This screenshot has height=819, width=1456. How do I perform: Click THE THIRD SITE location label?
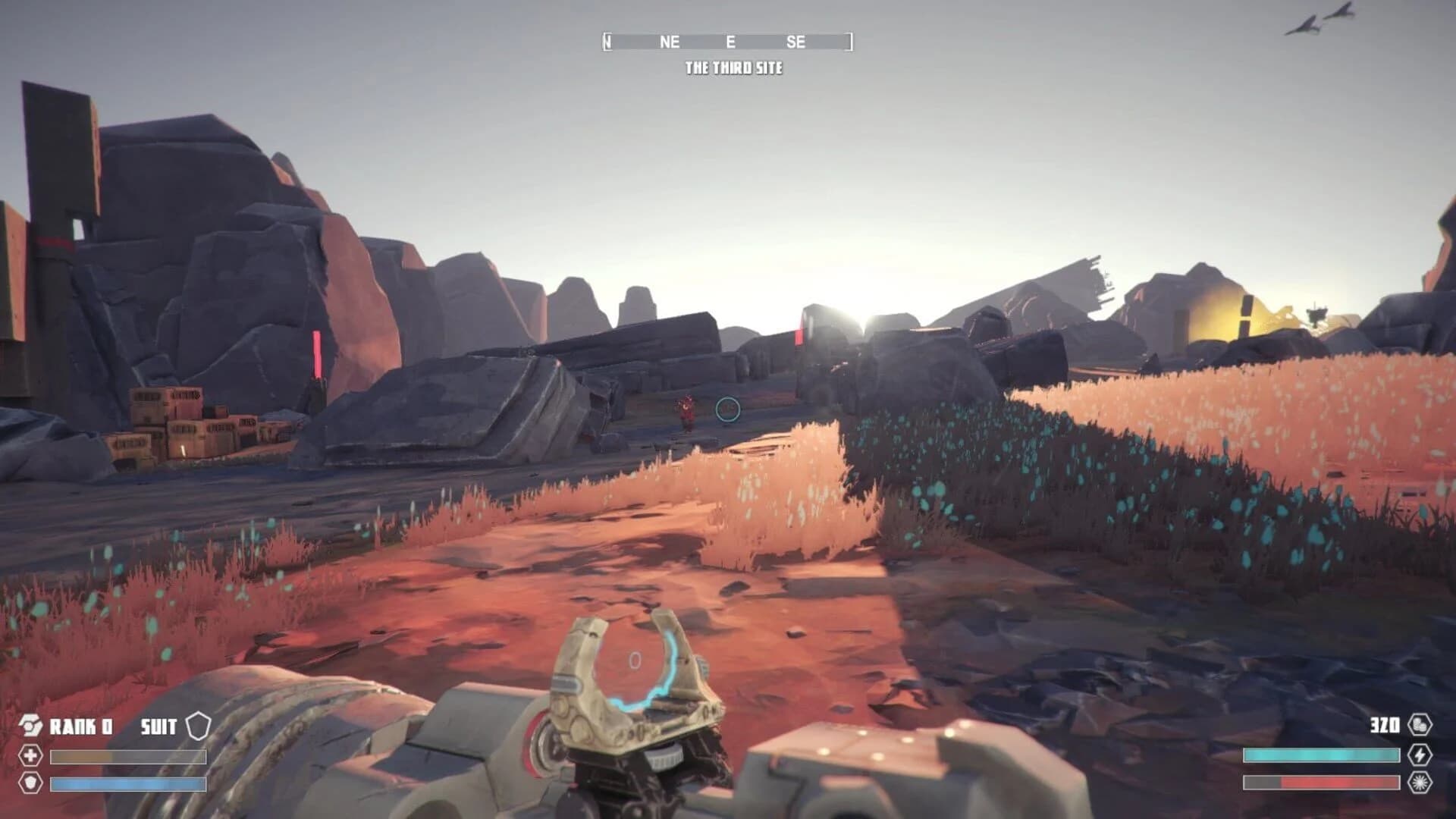click(x=734, y=67)
